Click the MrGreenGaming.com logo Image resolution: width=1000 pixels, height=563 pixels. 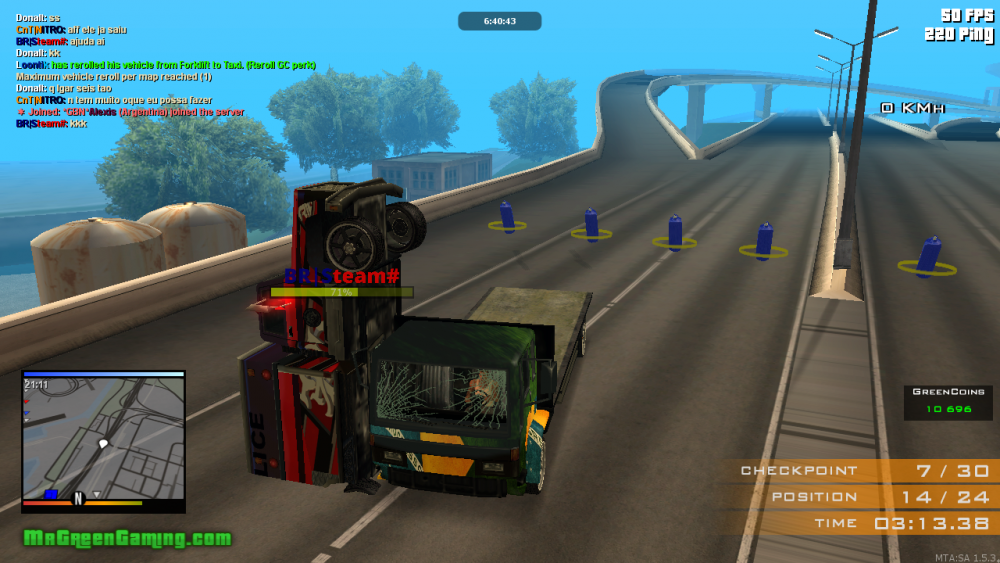click(127, 538)
